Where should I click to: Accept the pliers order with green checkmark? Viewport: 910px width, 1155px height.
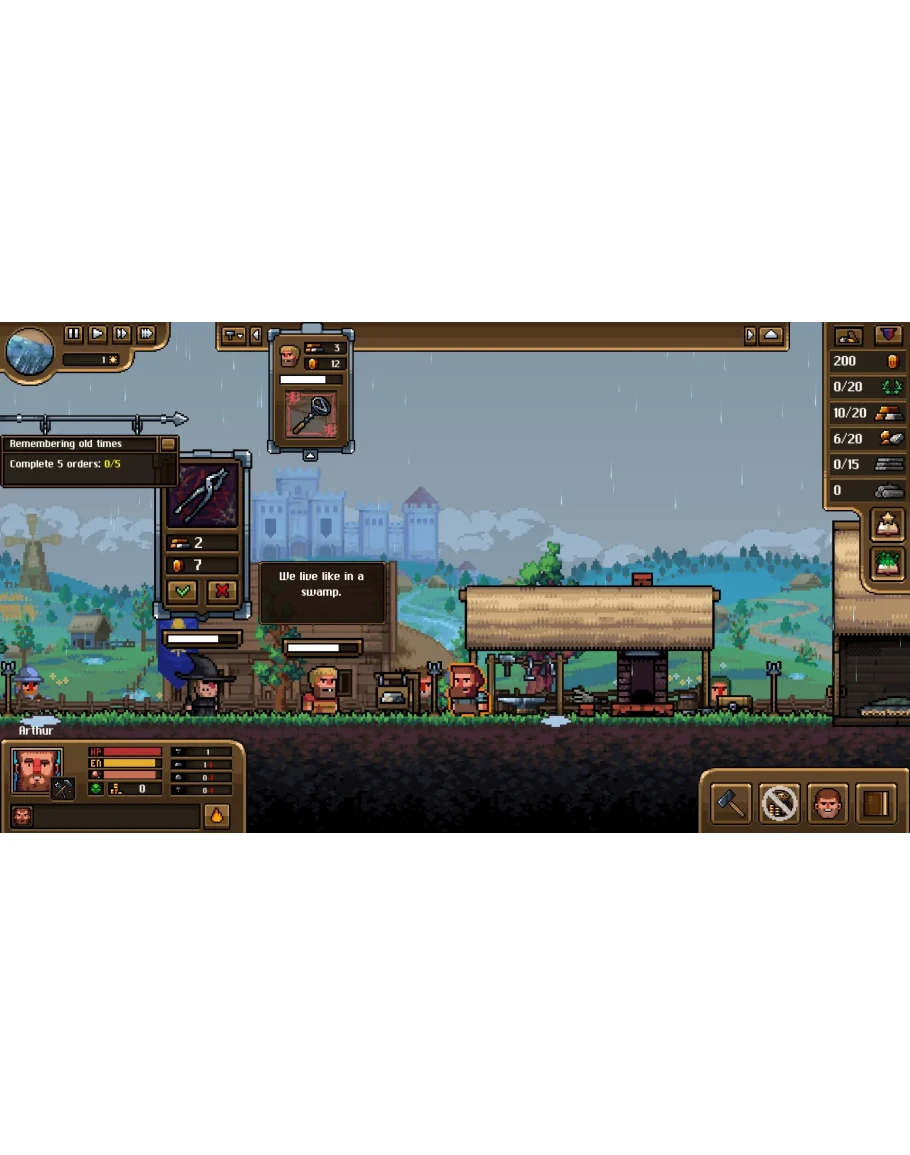pyautogui.click(x=182, y=591)
